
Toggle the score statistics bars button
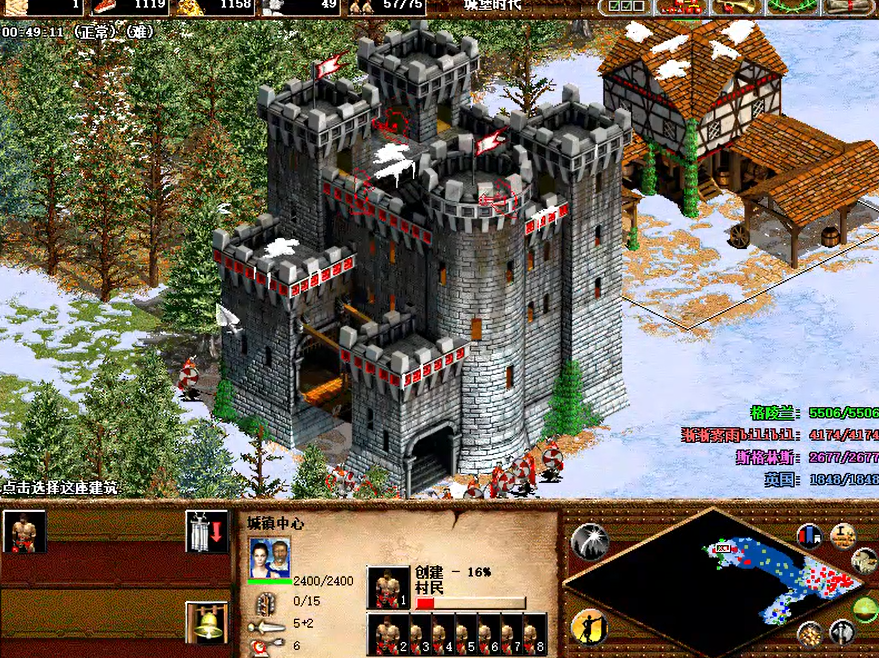pos(810,535)
